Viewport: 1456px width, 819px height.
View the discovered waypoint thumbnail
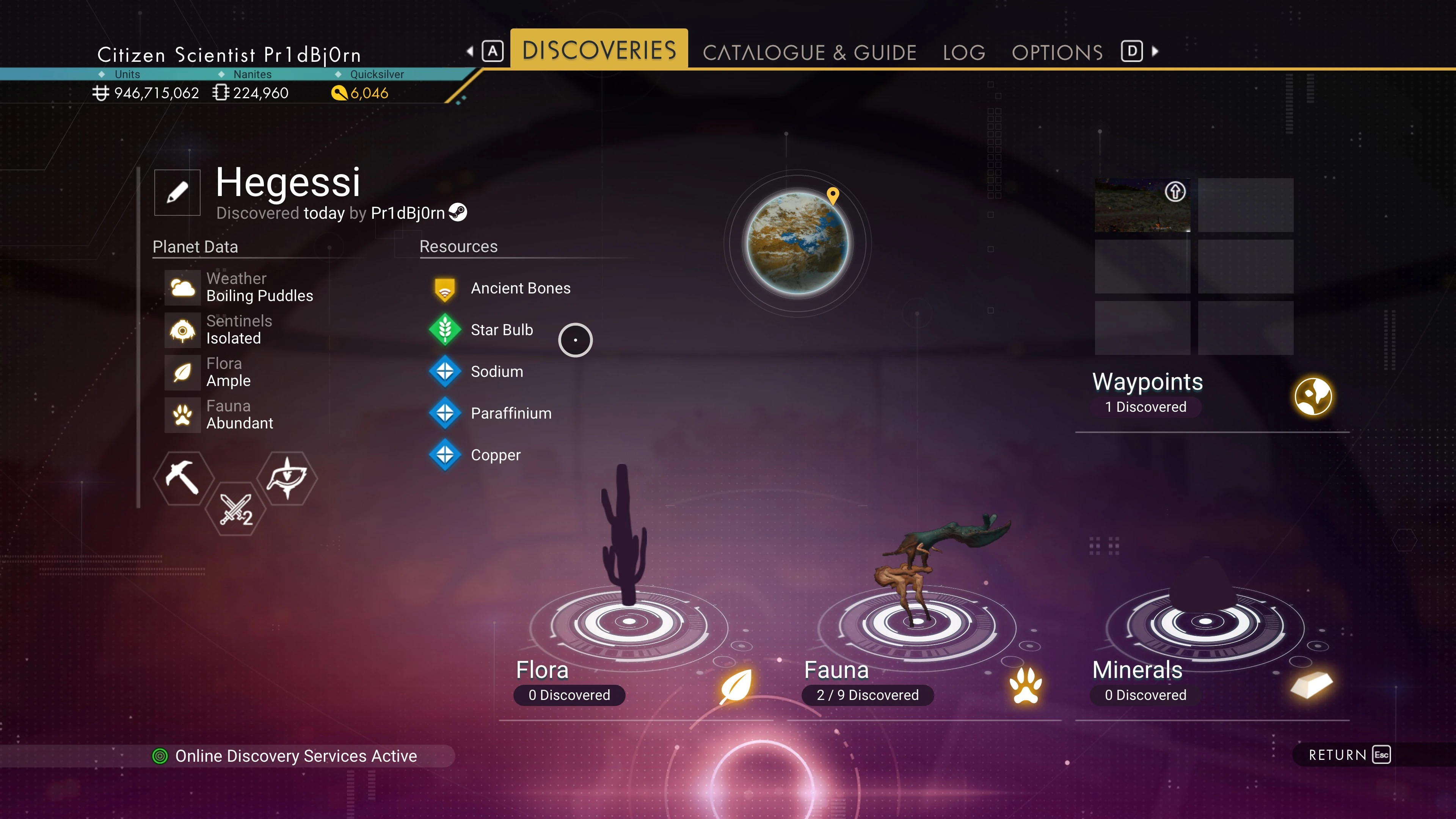point(1142,205)
